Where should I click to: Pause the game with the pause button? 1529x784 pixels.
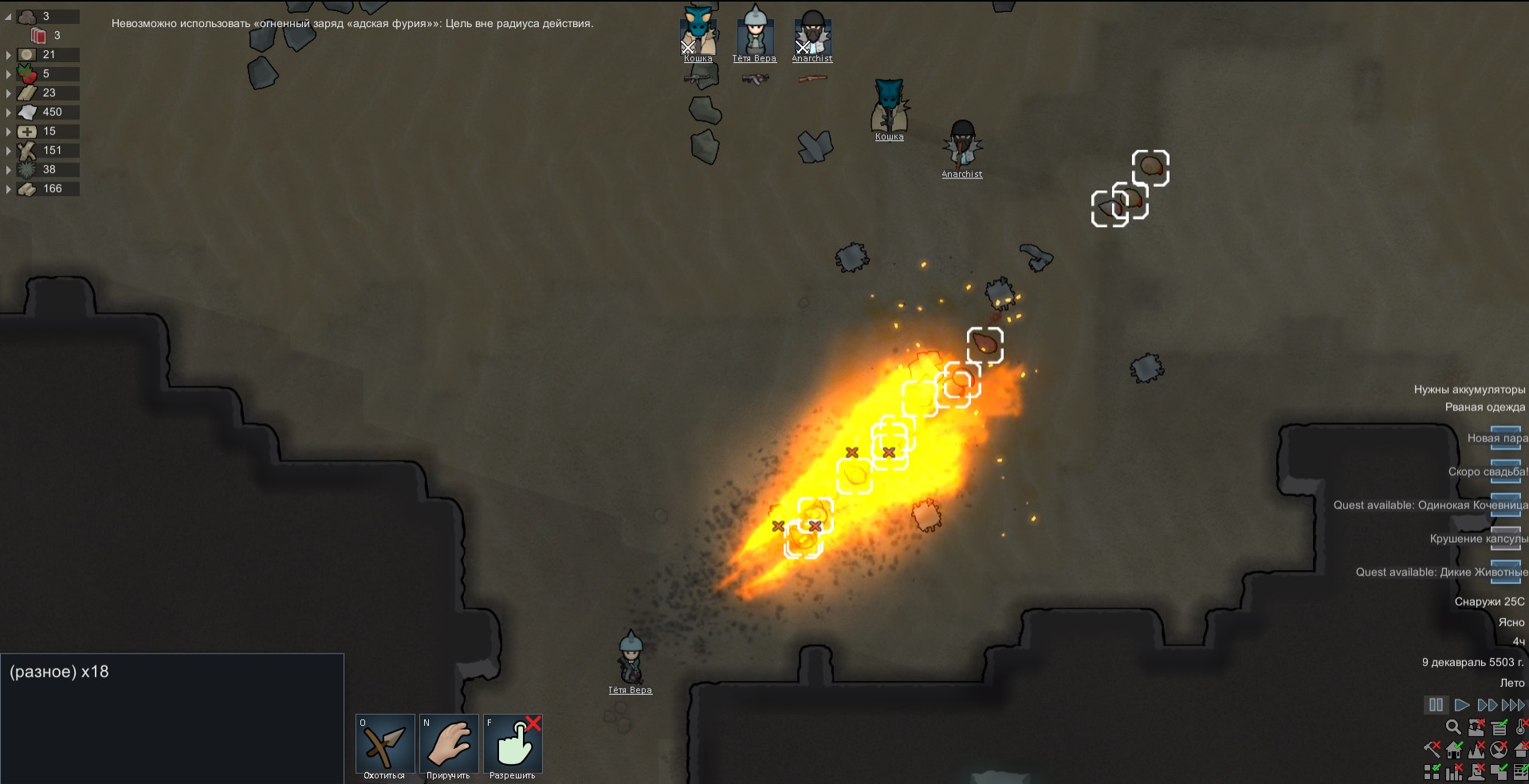1435,705
